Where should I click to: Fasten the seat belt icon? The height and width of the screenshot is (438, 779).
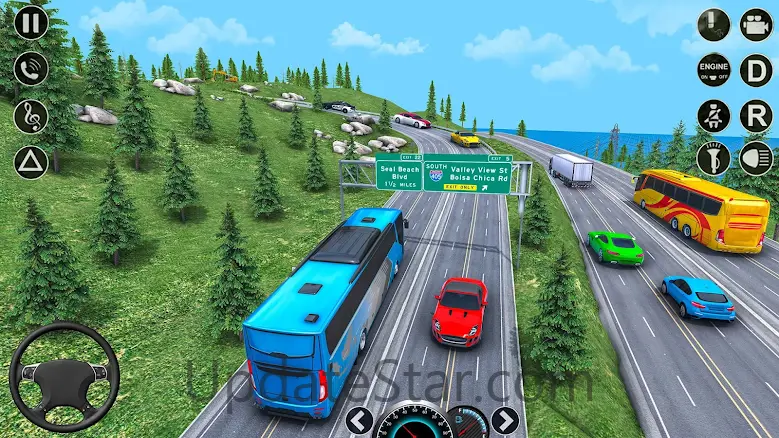coord(713,115)
